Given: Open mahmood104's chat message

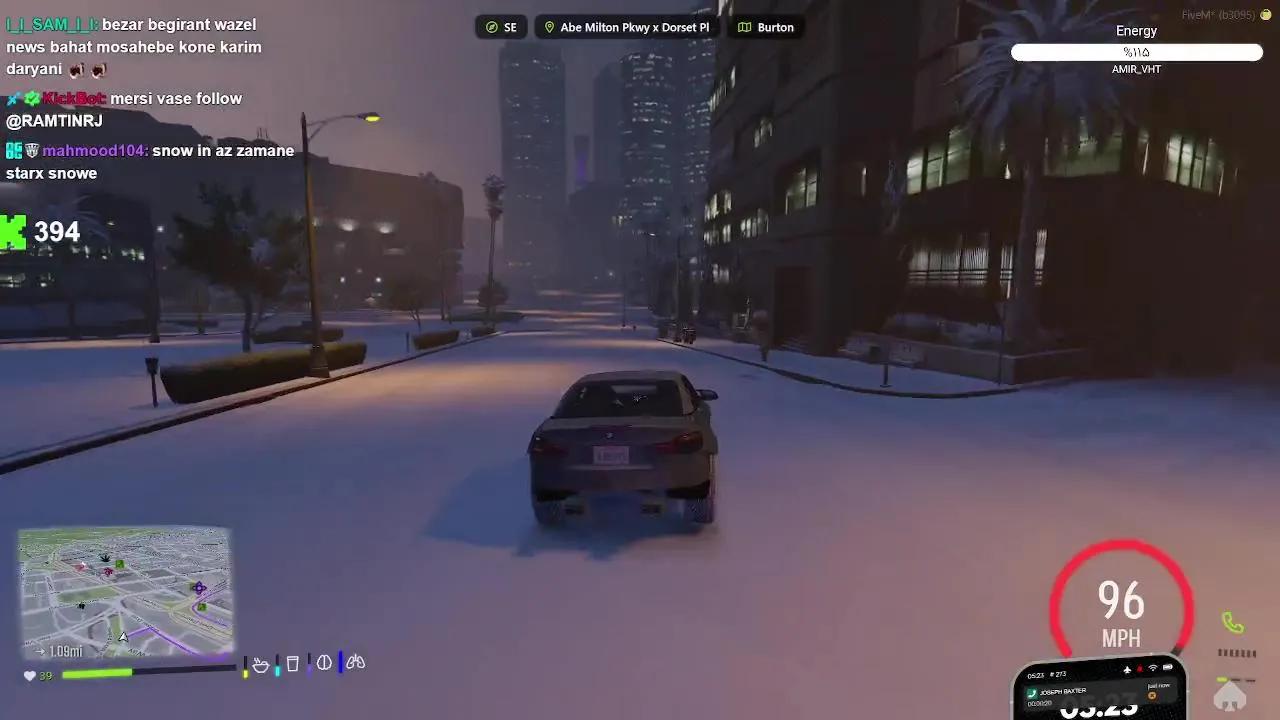Looking at the screenshot, I should click(x=150, y=162).
